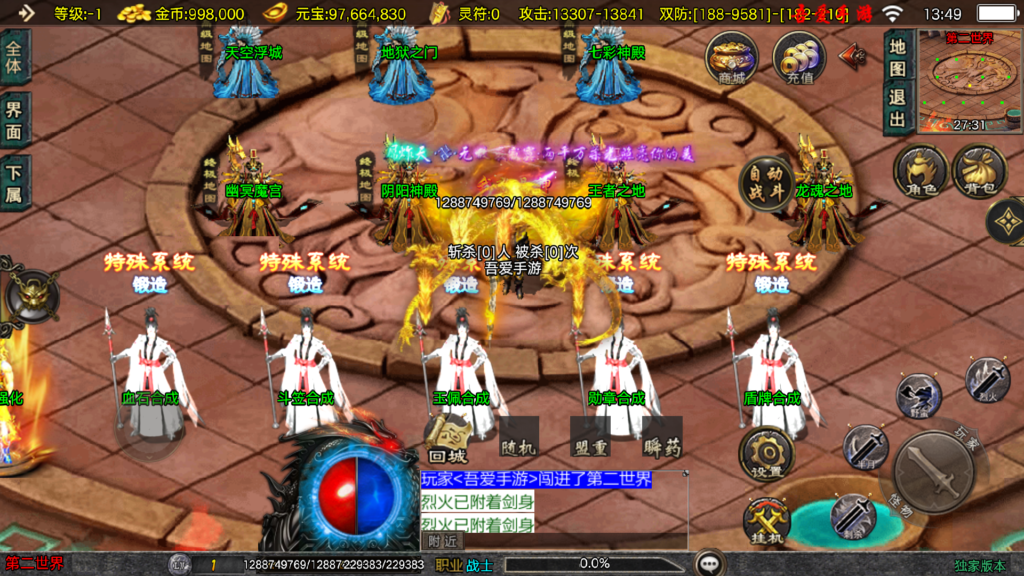Open chat with the speech bubble icon
The width and height of the screenshot is (1024, 576).
pos(709,563)
